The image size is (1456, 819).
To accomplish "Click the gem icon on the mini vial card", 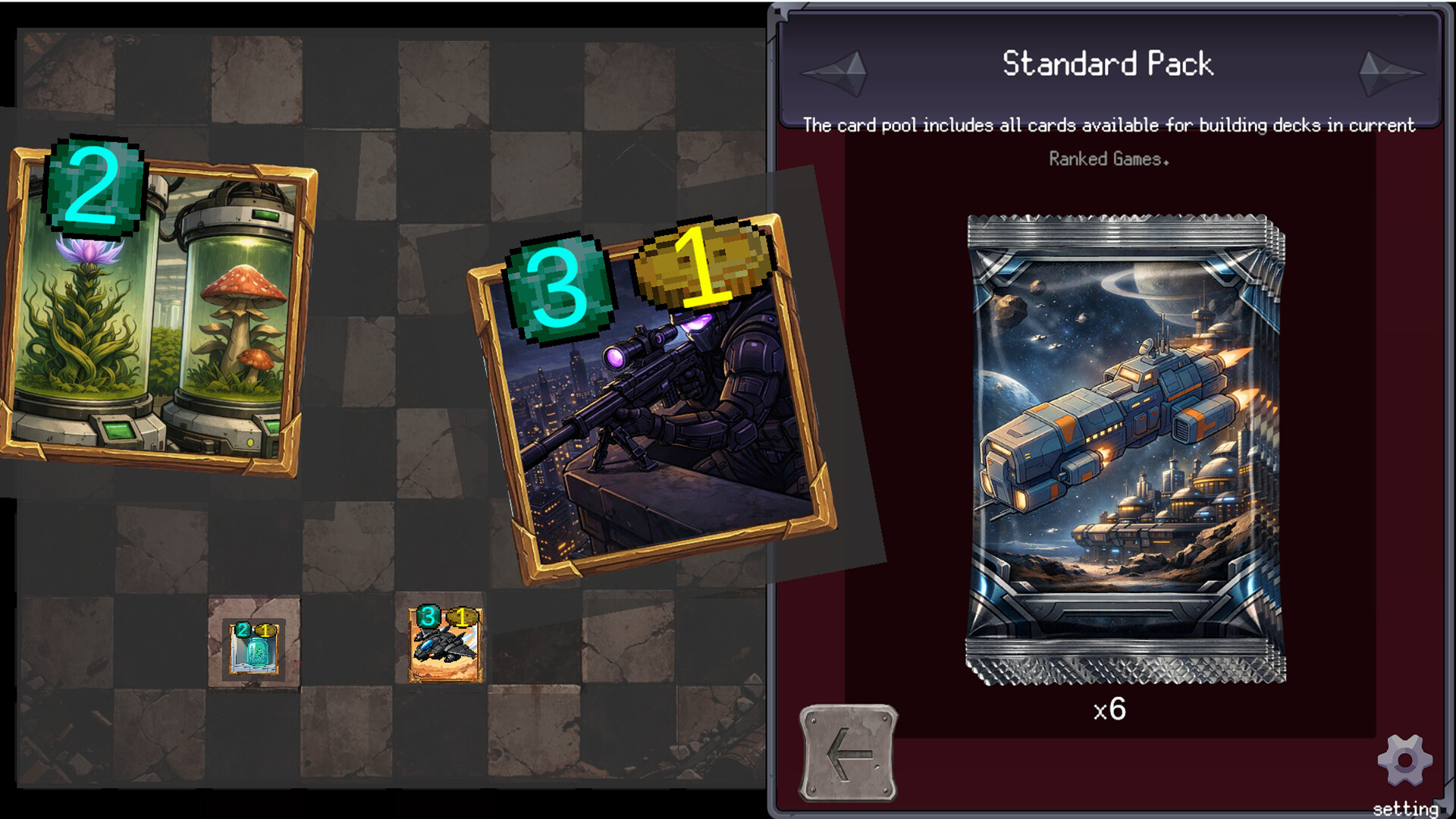I will (243, 629).
